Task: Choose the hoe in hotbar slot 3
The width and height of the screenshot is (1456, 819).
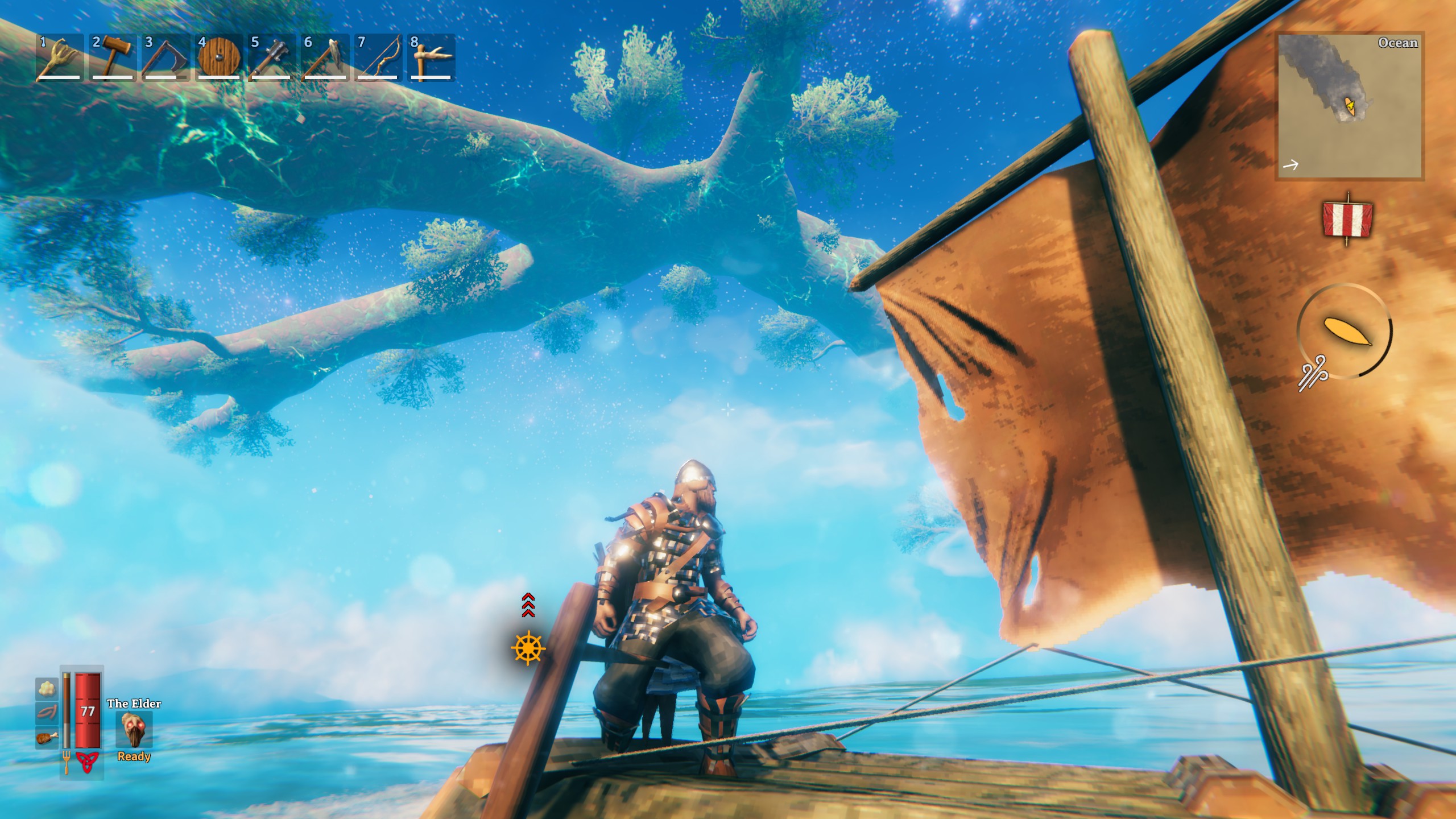Action: [165, 57]
